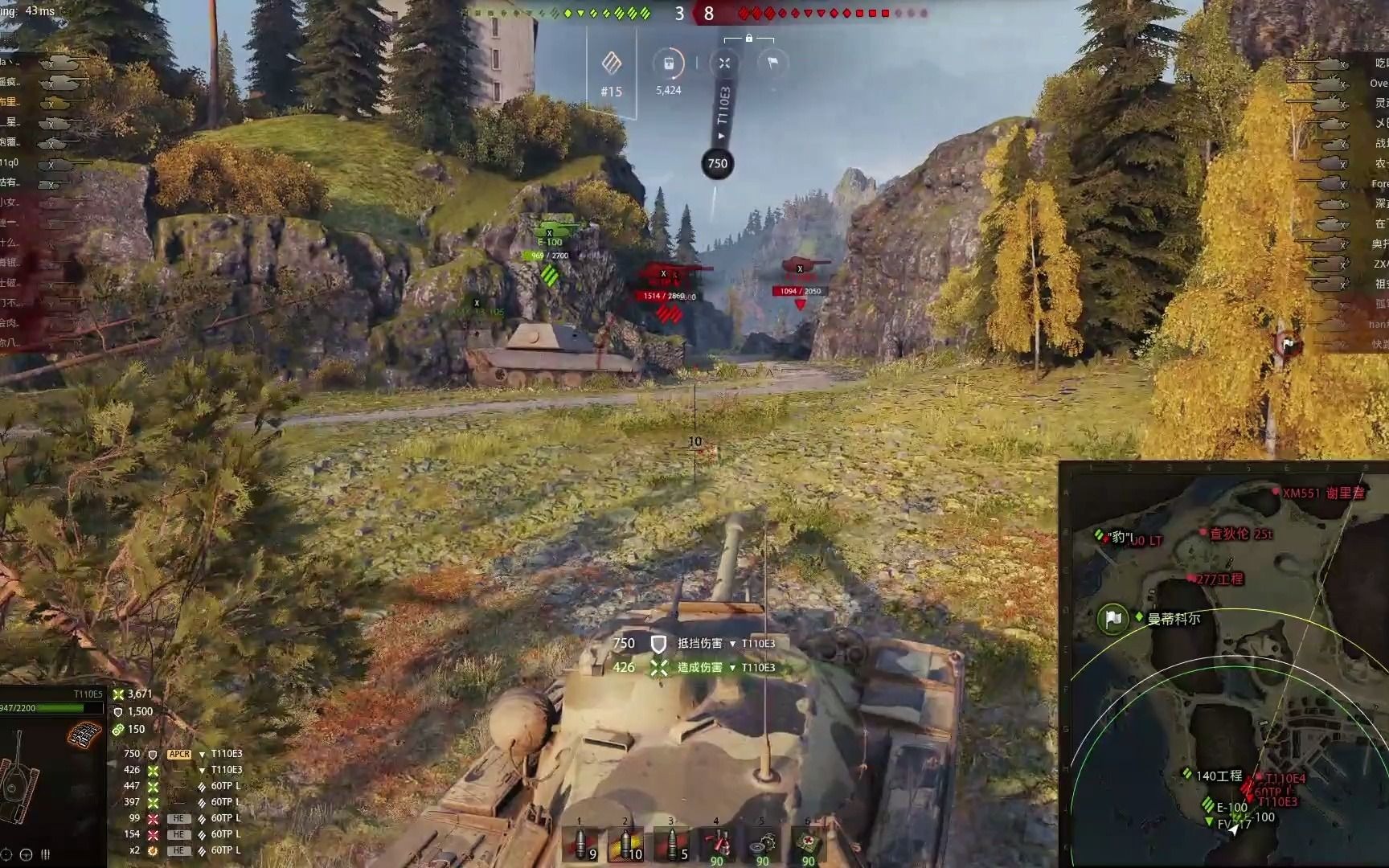This screenshot has width=1389, height=868.
Task: Select the 140工程 ally marker on the minimap
Action: click(1187, 773)
